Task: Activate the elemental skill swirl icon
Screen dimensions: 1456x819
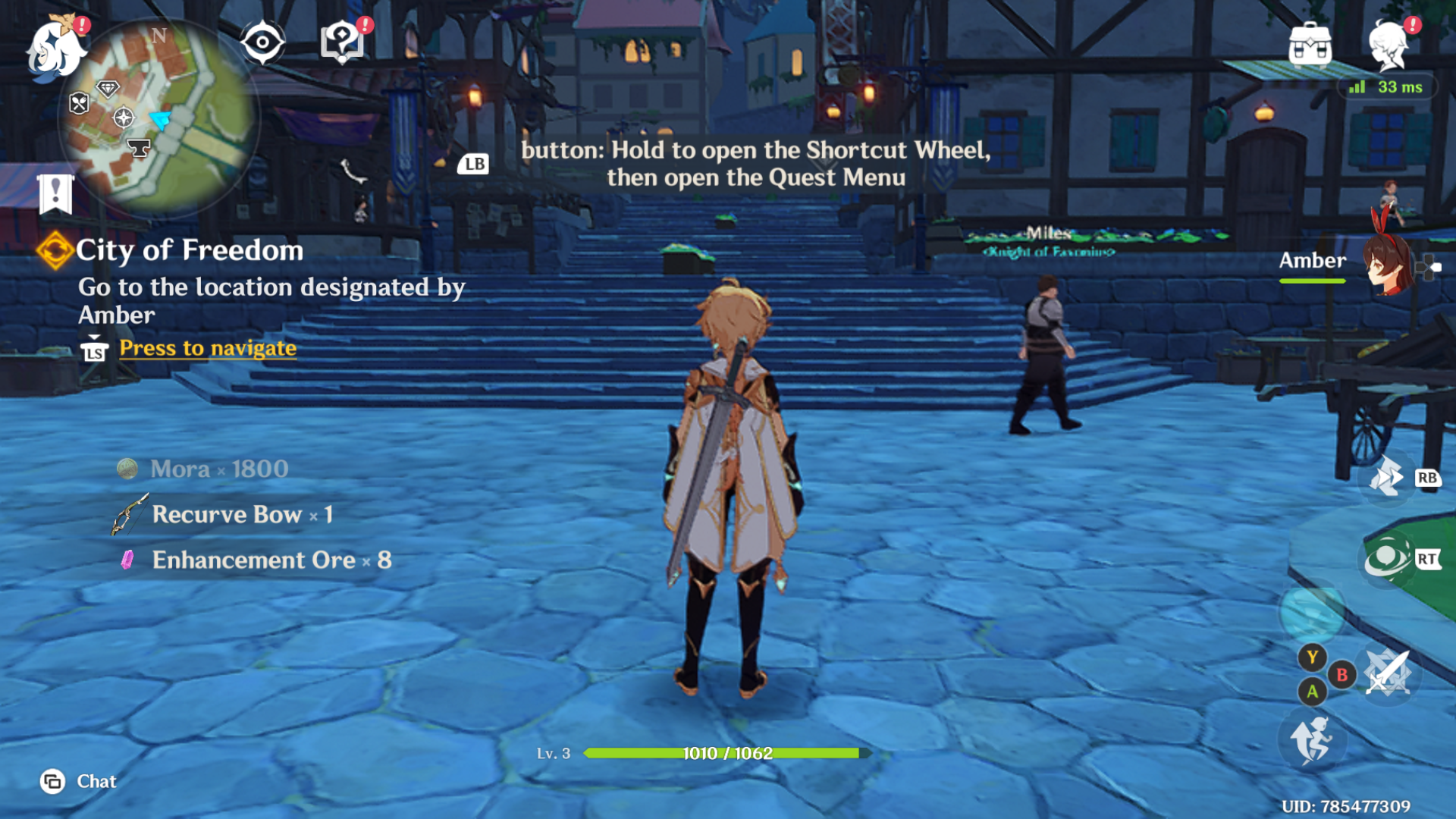Action: point(1387,560)
